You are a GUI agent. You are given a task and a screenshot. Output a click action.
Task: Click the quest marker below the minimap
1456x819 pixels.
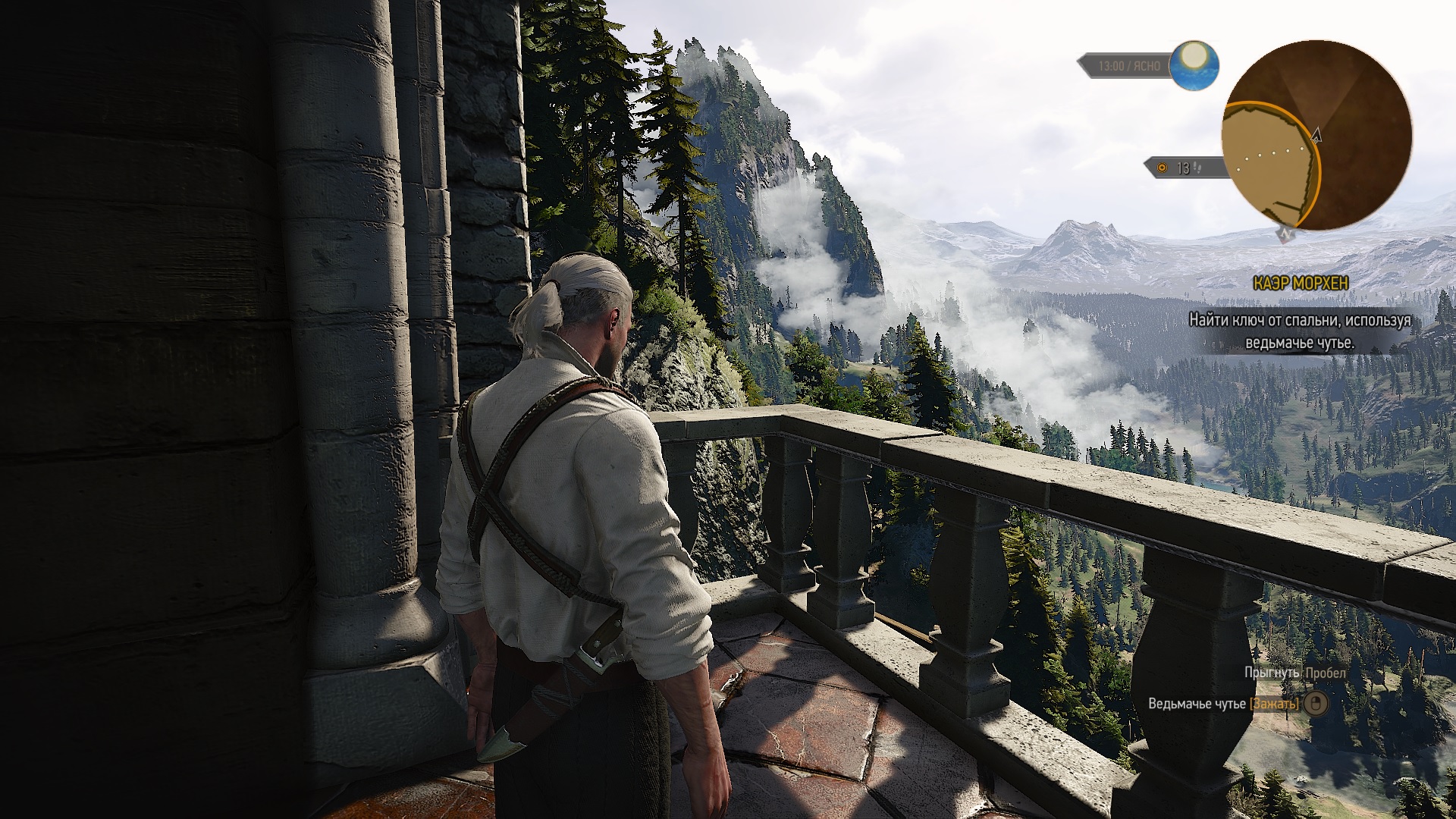1285,235
